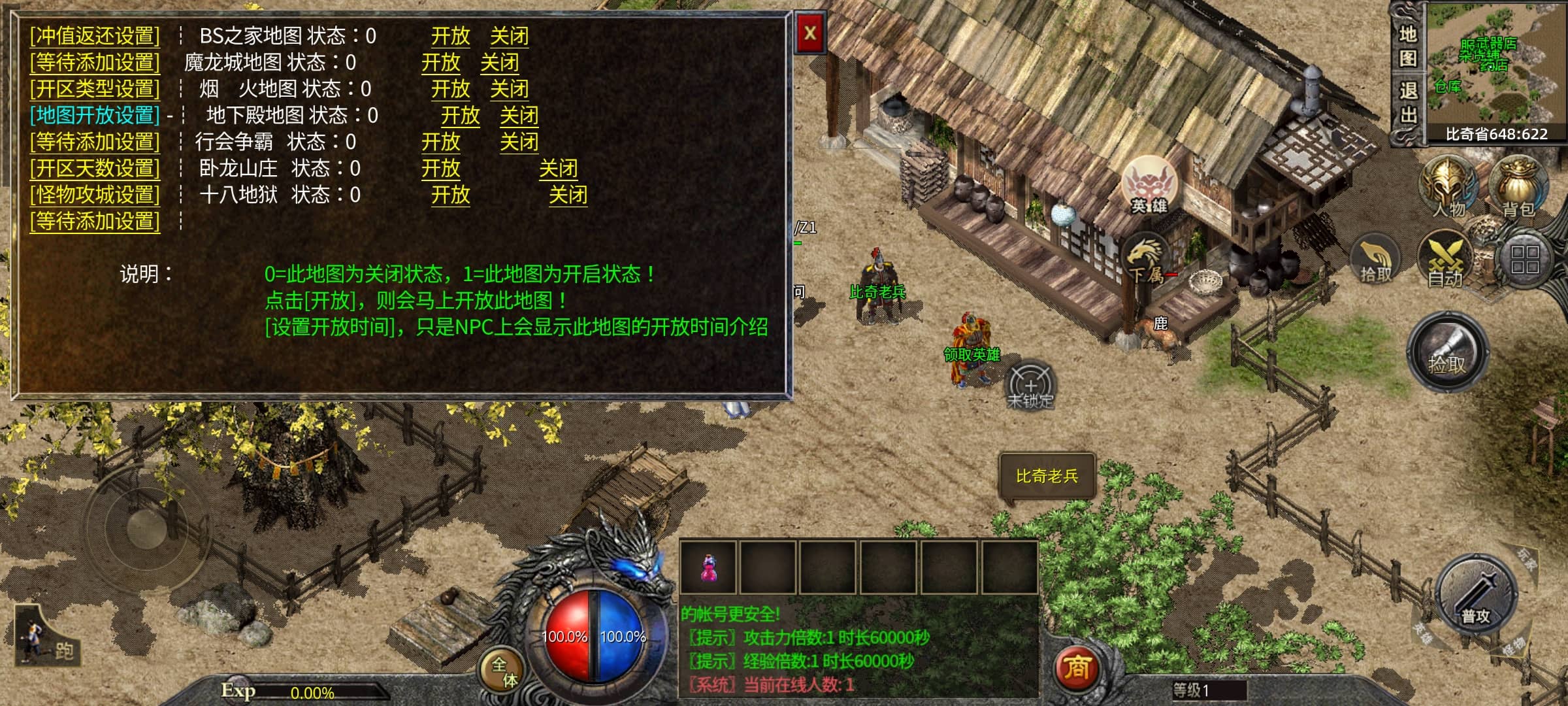Viewport: 1568px width, 706px height.
Task: Open the 怪物攻城设置 menu entry
Action: point(95,195)
